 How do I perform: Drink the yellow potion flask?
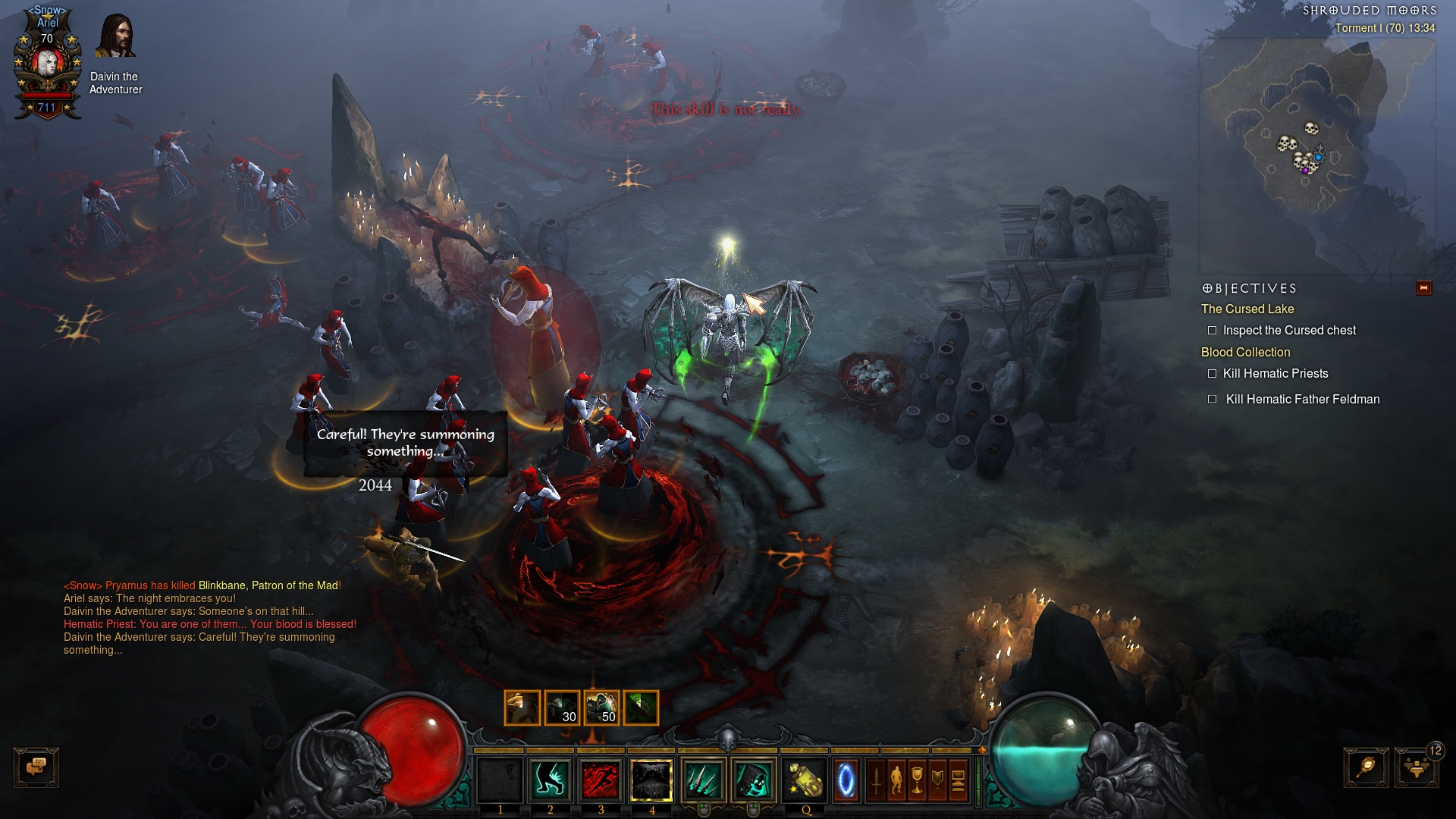click(x=805, y=780)
